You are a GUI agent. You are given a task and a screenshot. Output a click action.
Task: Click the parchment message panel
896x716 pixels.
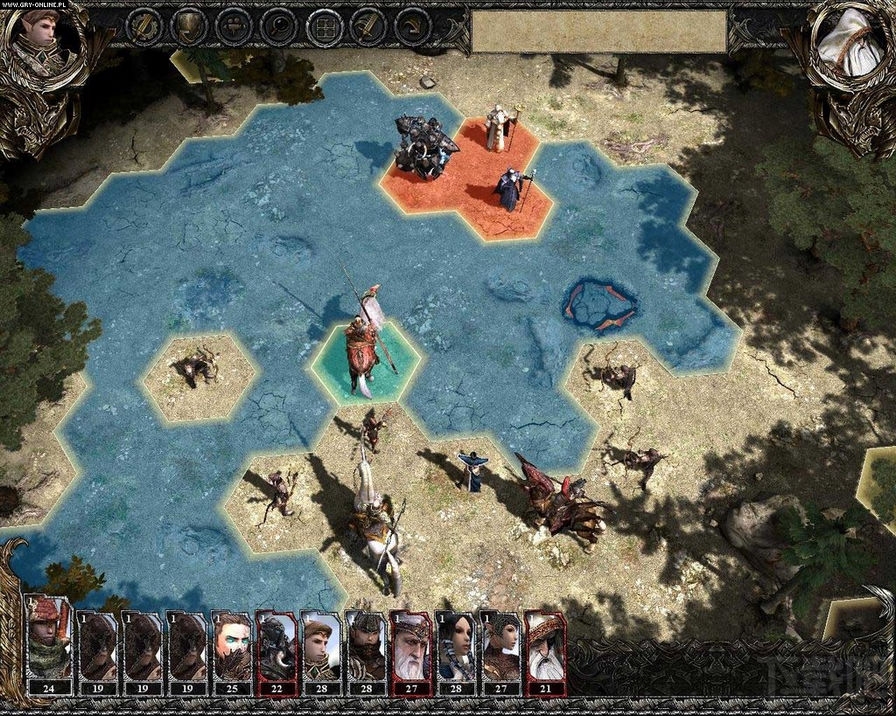[x=598, y=32]
